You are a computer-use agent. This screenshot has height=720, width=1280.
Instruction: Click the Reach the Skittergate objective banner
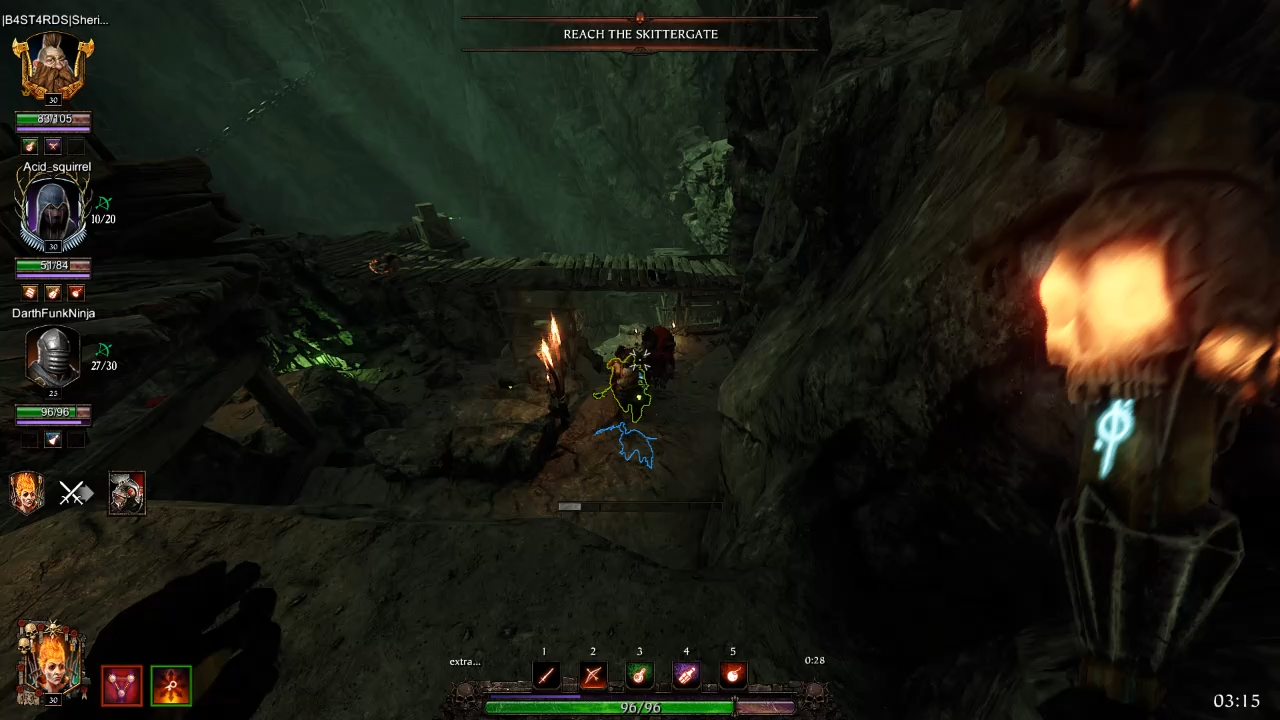tap(640, 34)
